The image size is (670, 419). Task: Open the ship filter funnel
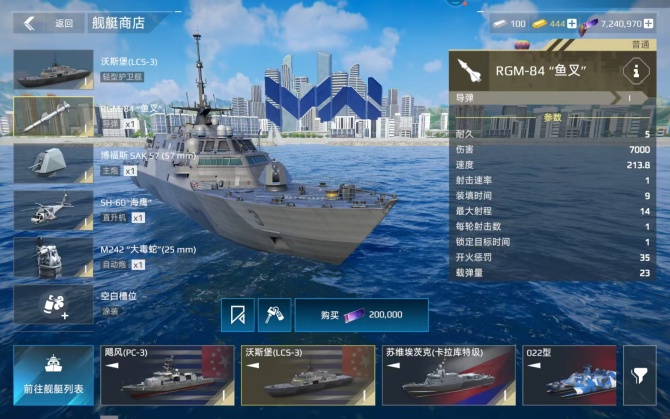point(638,375)
